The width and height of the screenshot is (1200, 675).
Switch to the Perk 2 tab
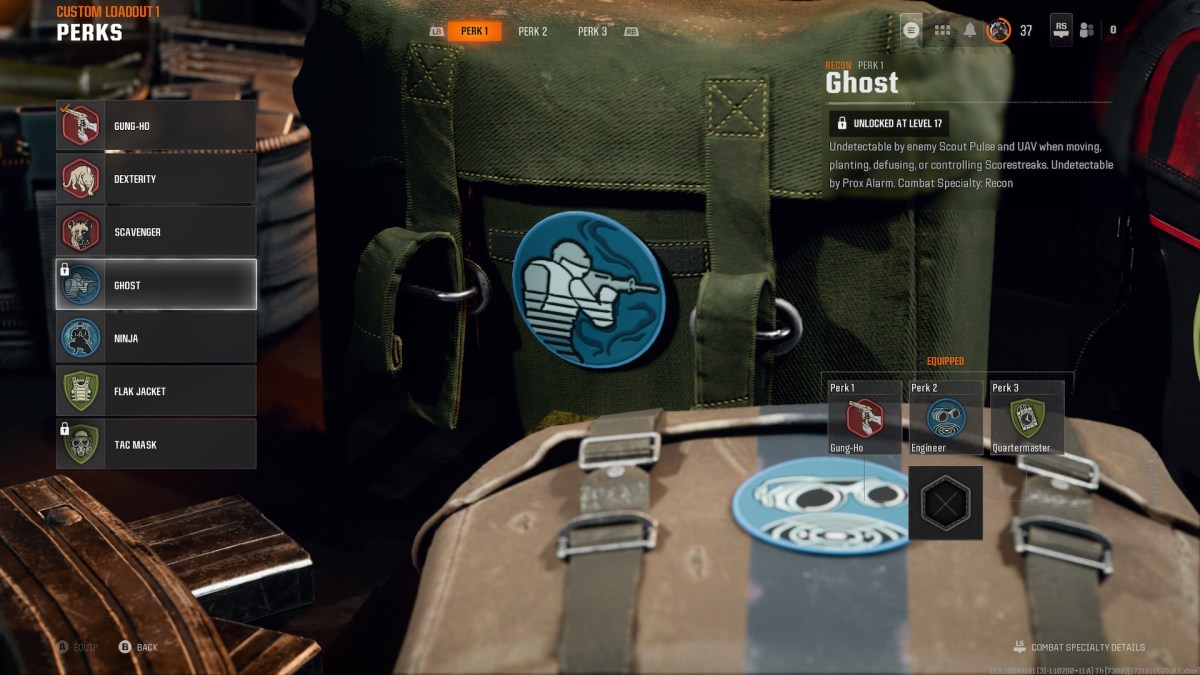point(533,31)
